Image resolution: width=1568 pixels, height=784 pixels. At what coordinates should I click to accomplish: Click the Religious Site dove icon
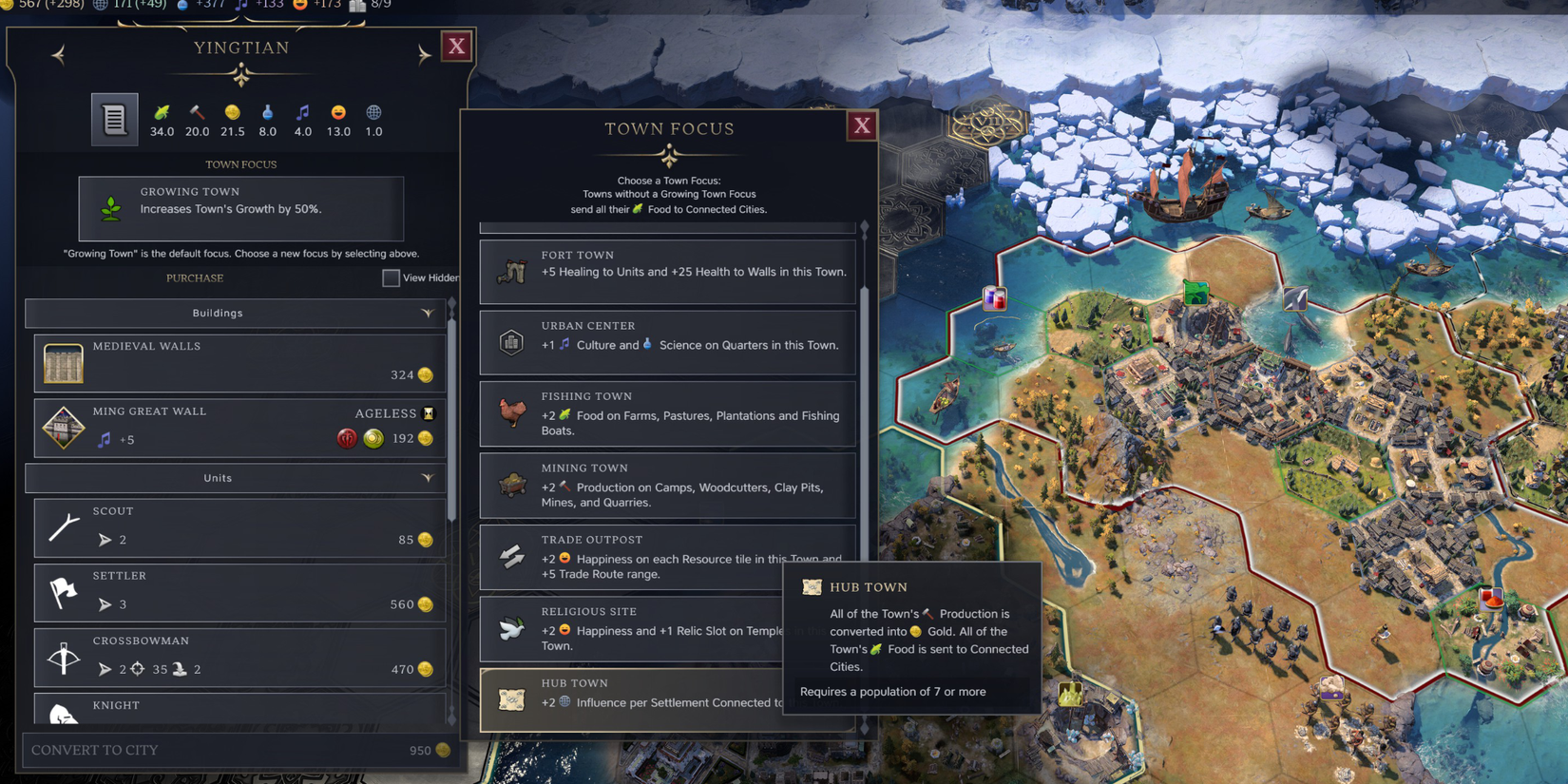click(x=511, y=629)
